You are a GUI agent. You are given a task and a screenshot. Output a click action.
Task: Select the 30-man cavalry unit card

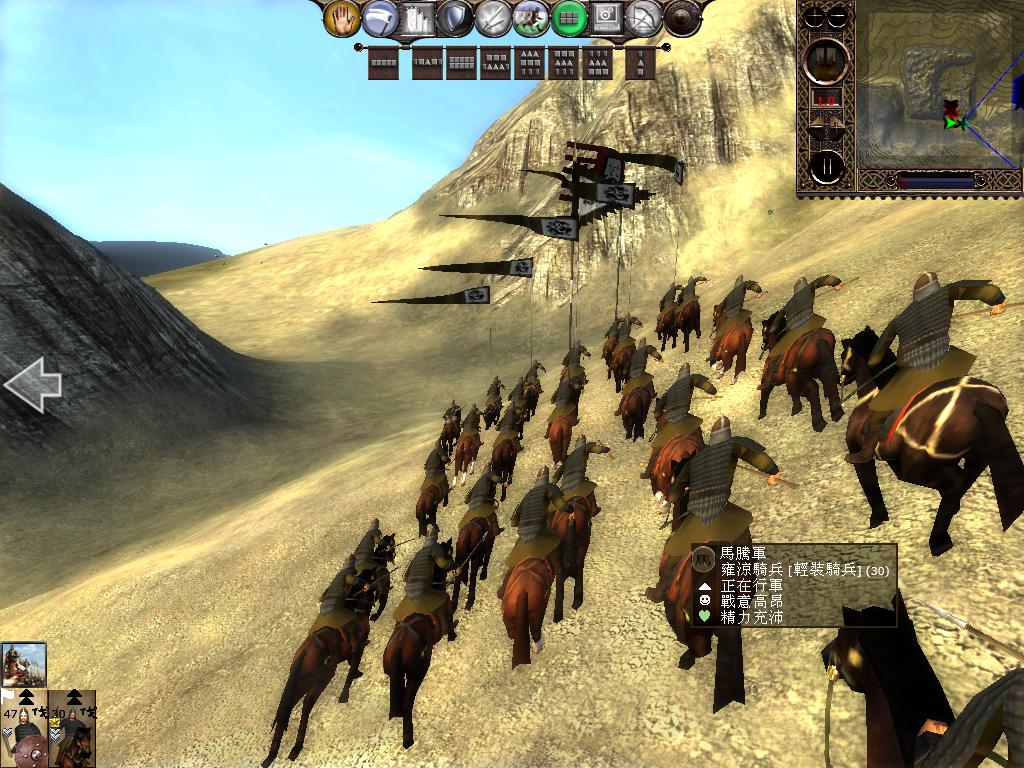73,728
